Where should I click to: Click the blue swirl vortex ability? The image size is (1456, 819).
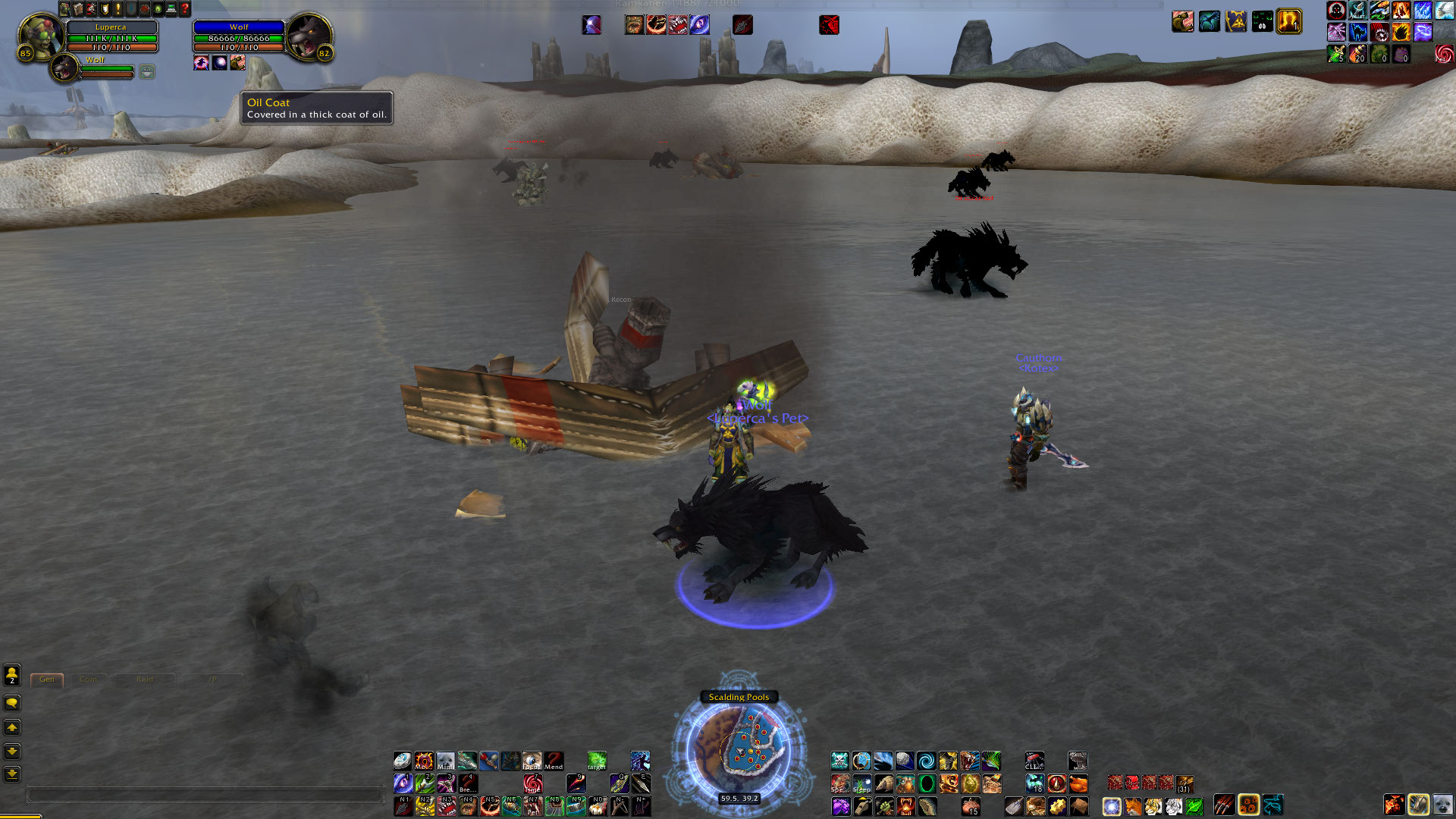click(x=926, y=761)
